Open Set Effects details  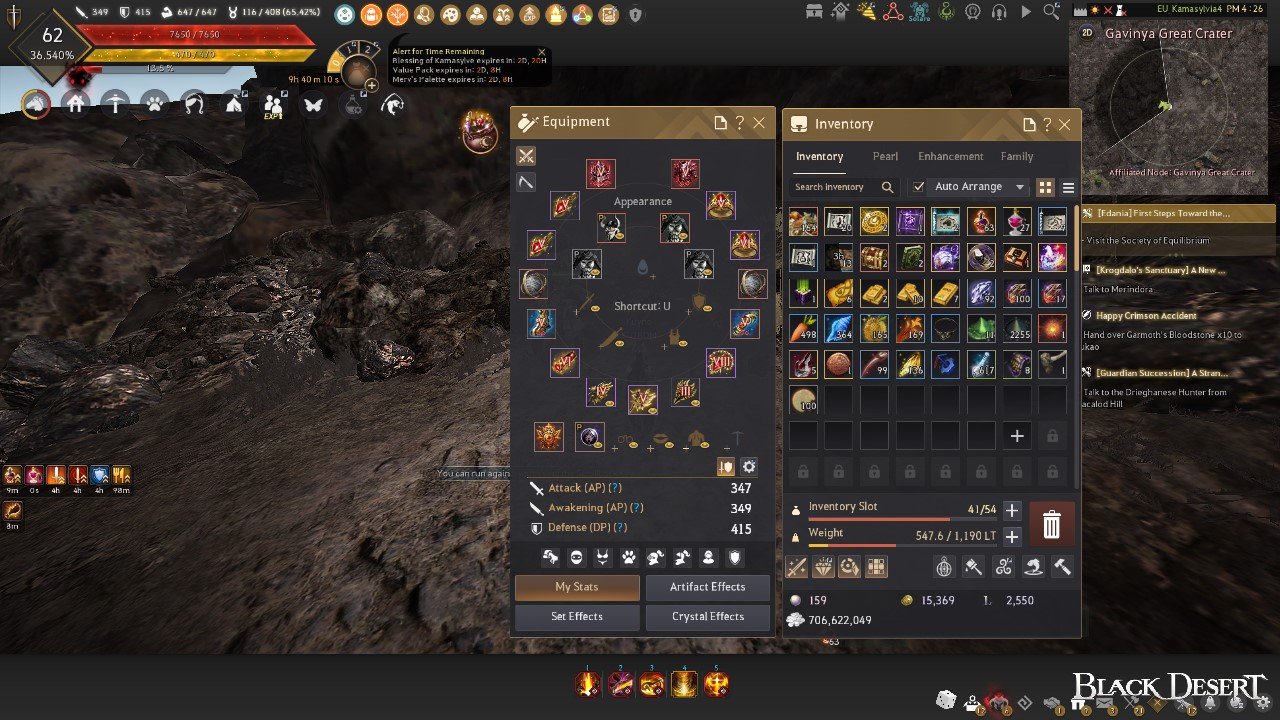[x=577, y=617]
